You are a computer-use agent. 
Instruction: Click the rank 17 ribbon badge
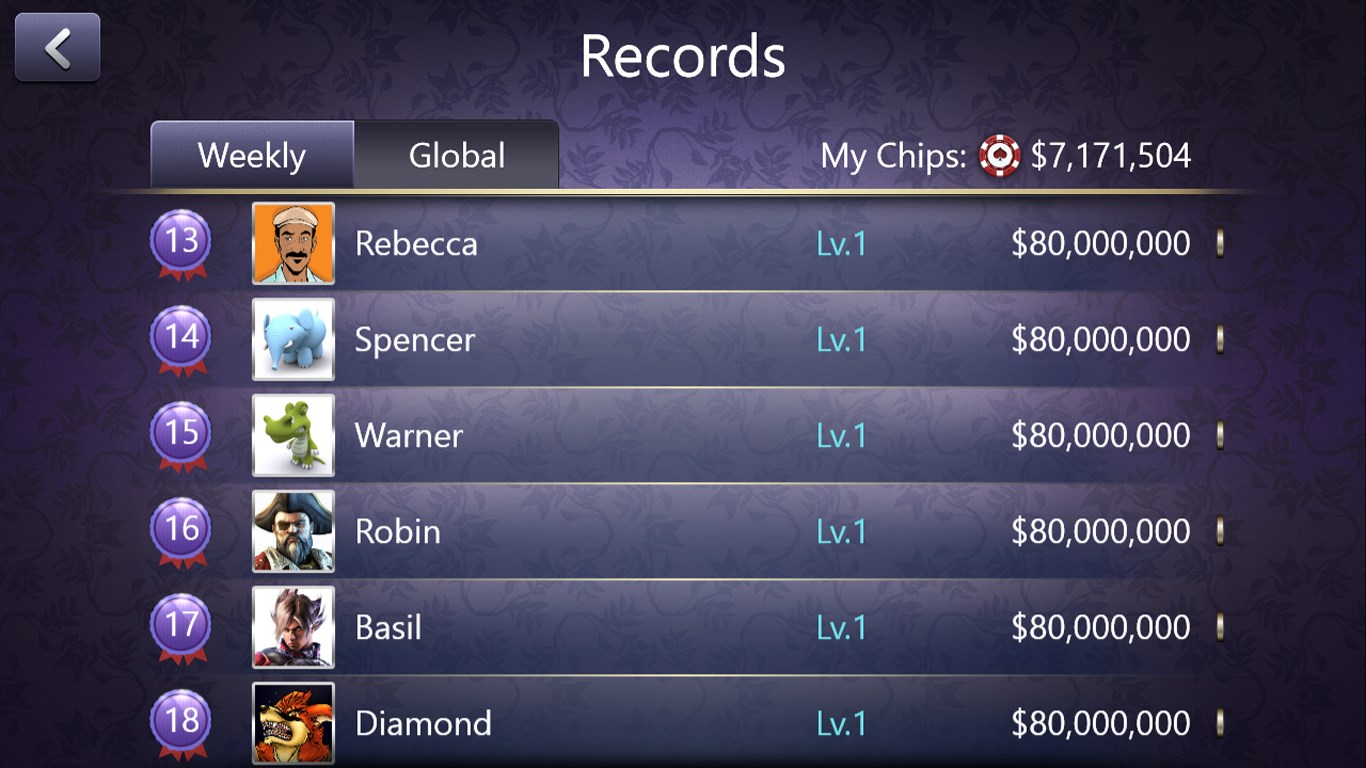point(181,627)
